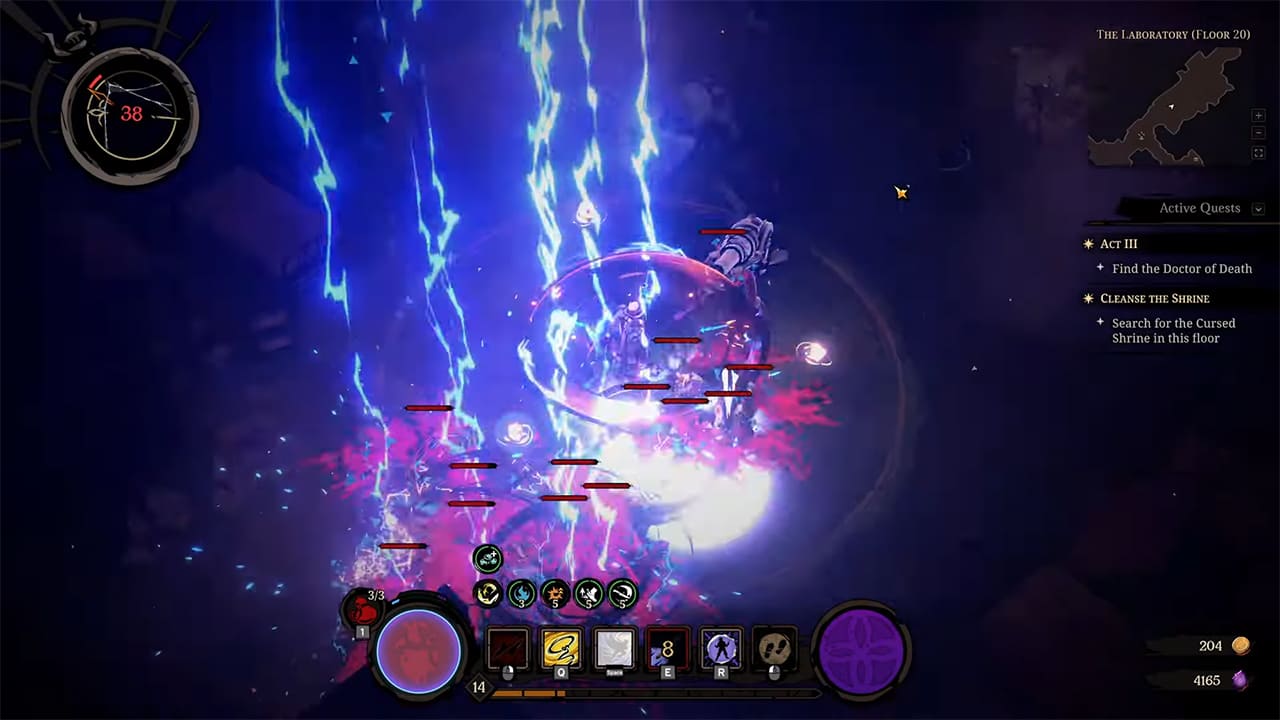Select the Cleanse the Shrine quest
1280x720 pixels.
[x=1154, y=299]
